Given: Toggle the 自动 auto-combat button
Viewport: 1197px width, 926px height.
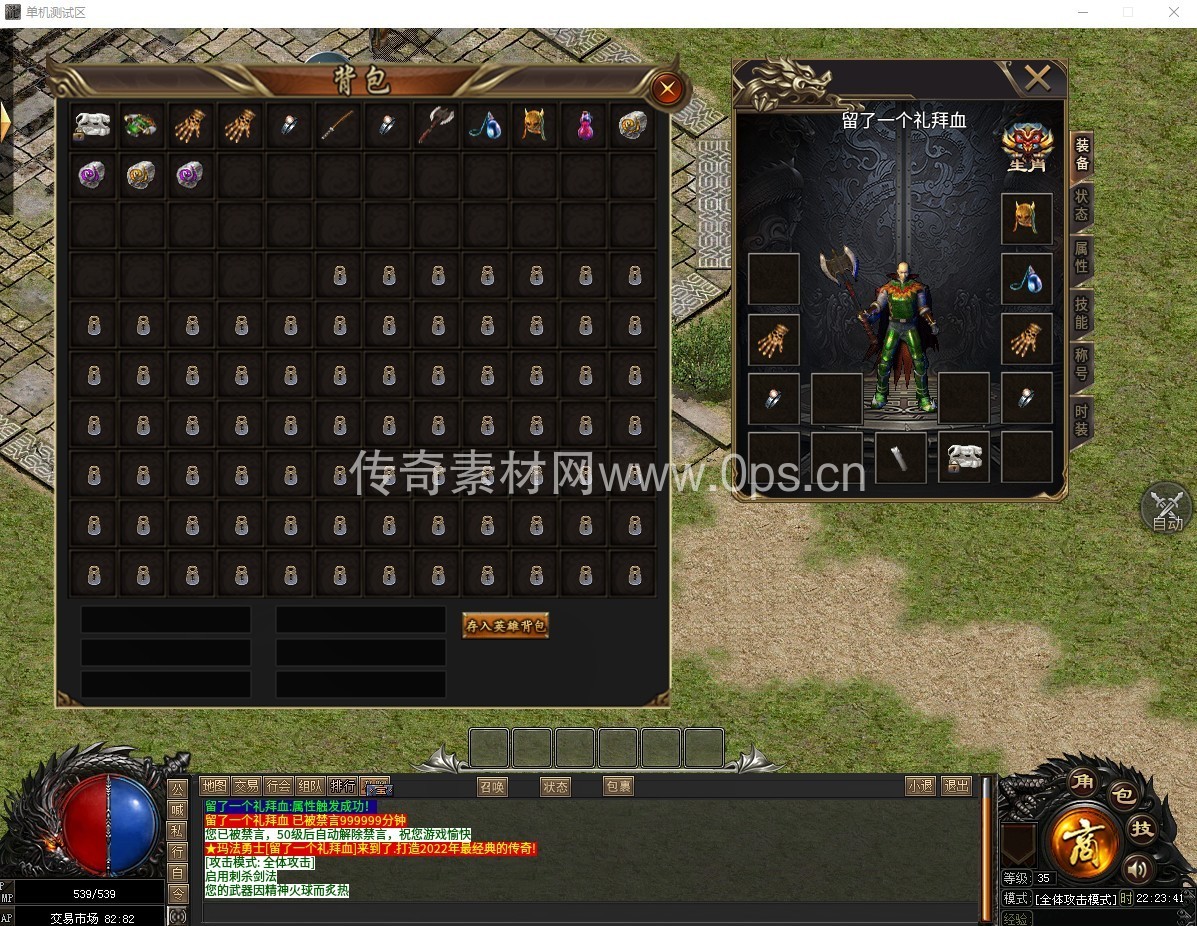Looking at the screenshot, I should point(1166,509).
